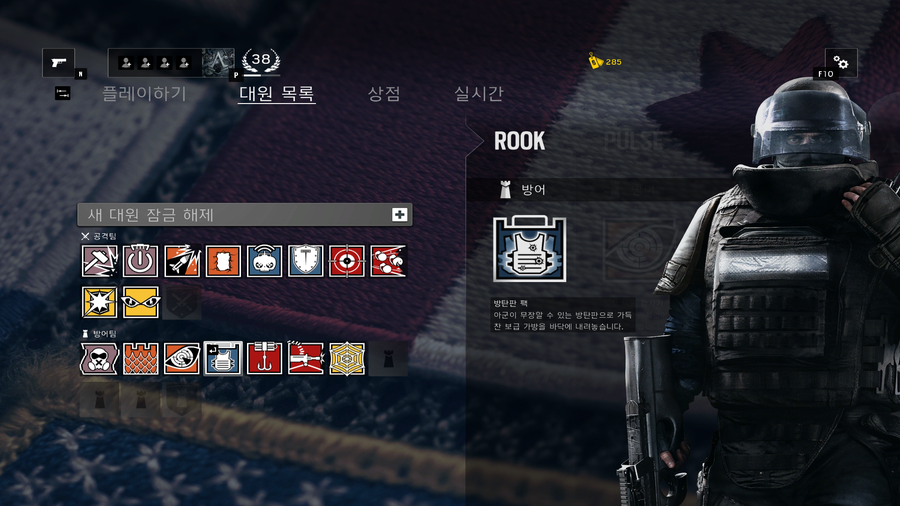Choose IQ's yellow eyes operator icon
Image resolution: width=900 pixels, height=506 pixels.
click(x=141, y=302)
